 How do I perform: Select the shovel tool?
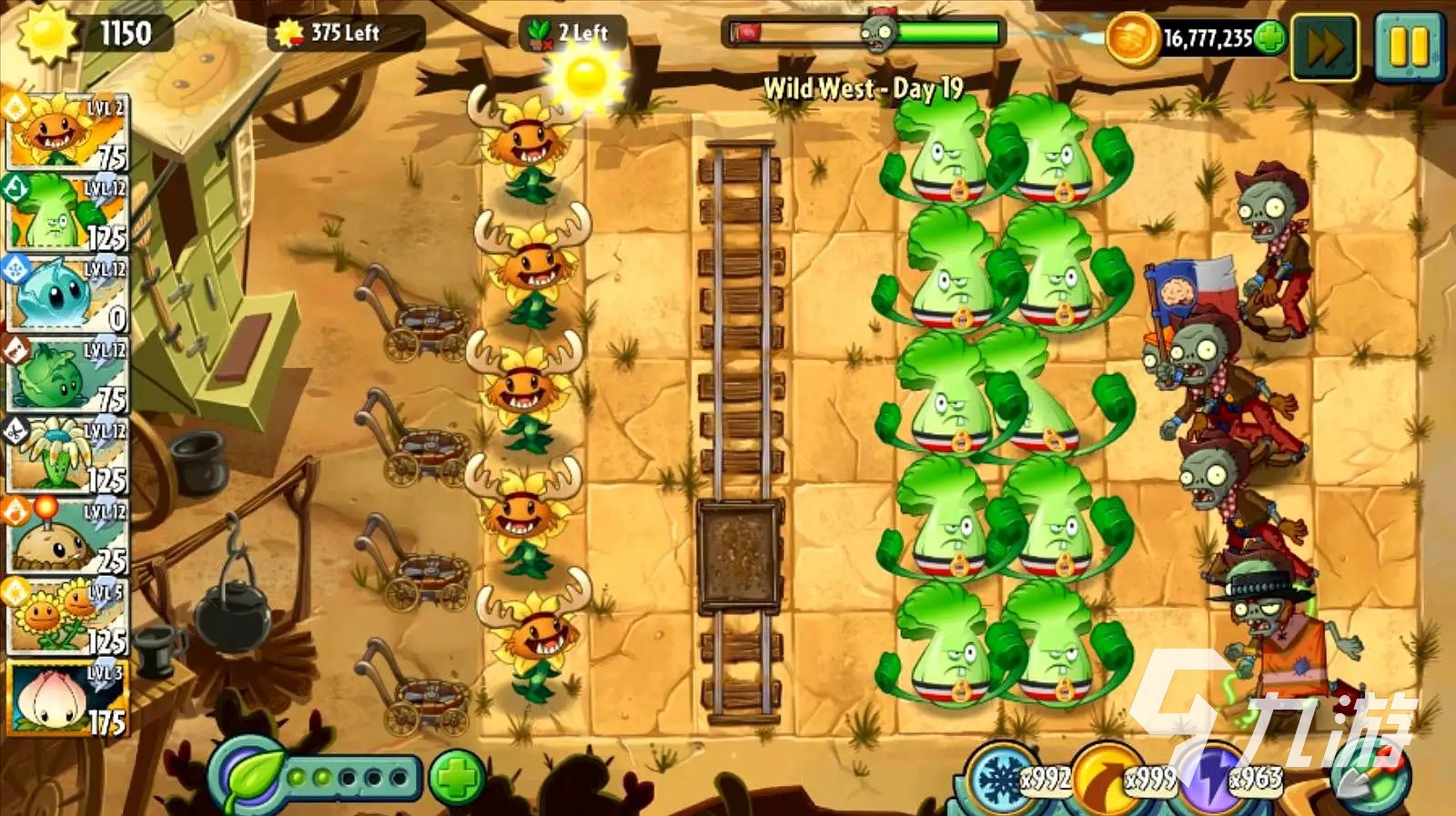(1371, 779)
